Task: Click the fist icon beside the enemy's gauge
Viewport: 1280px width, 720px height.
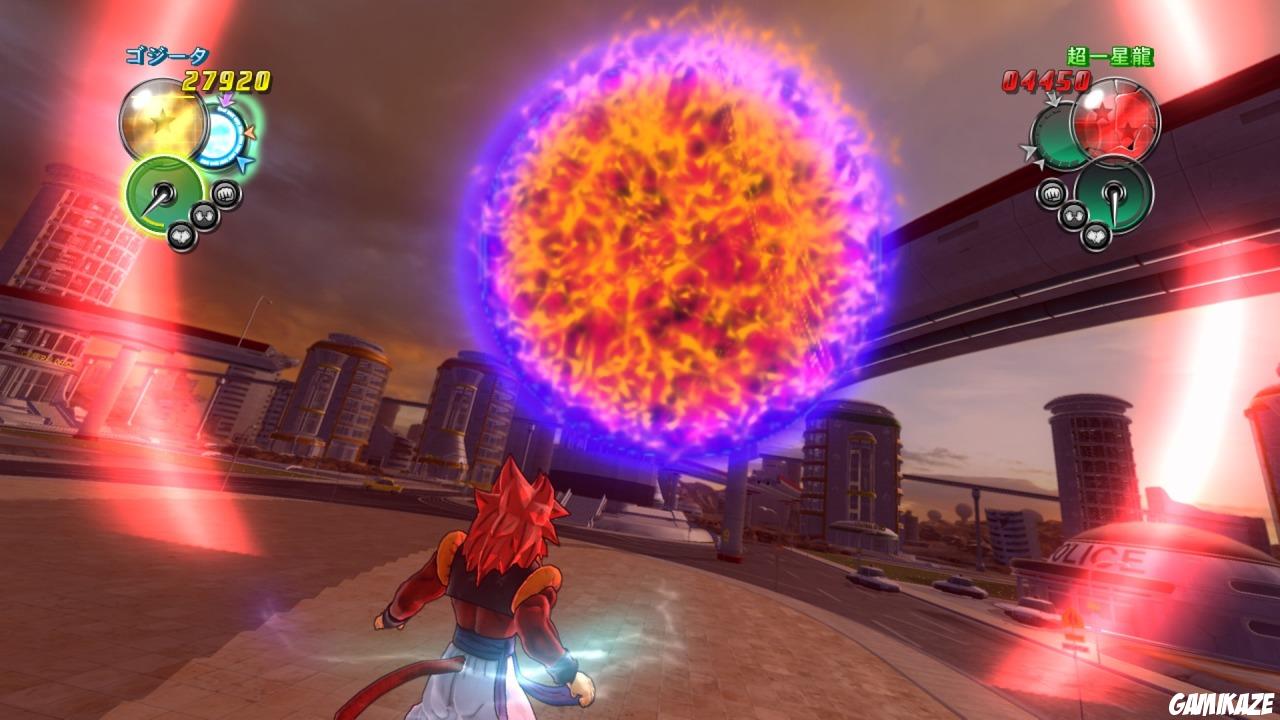Action: [x=1052, y=192]
